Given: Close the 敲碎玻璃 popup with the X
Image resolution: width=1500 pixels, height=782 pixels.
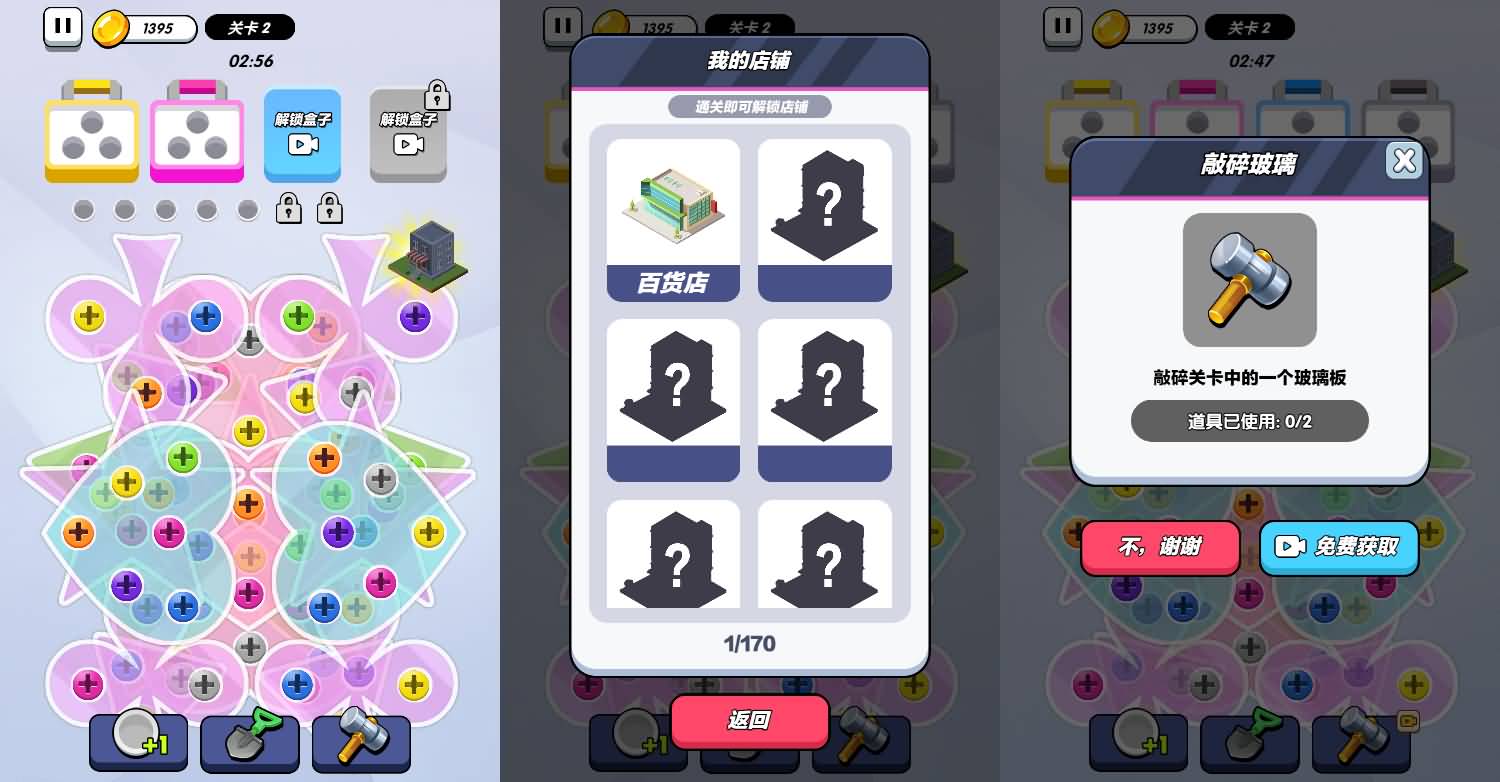Looking at the screenshot, I should (1405, 160).
